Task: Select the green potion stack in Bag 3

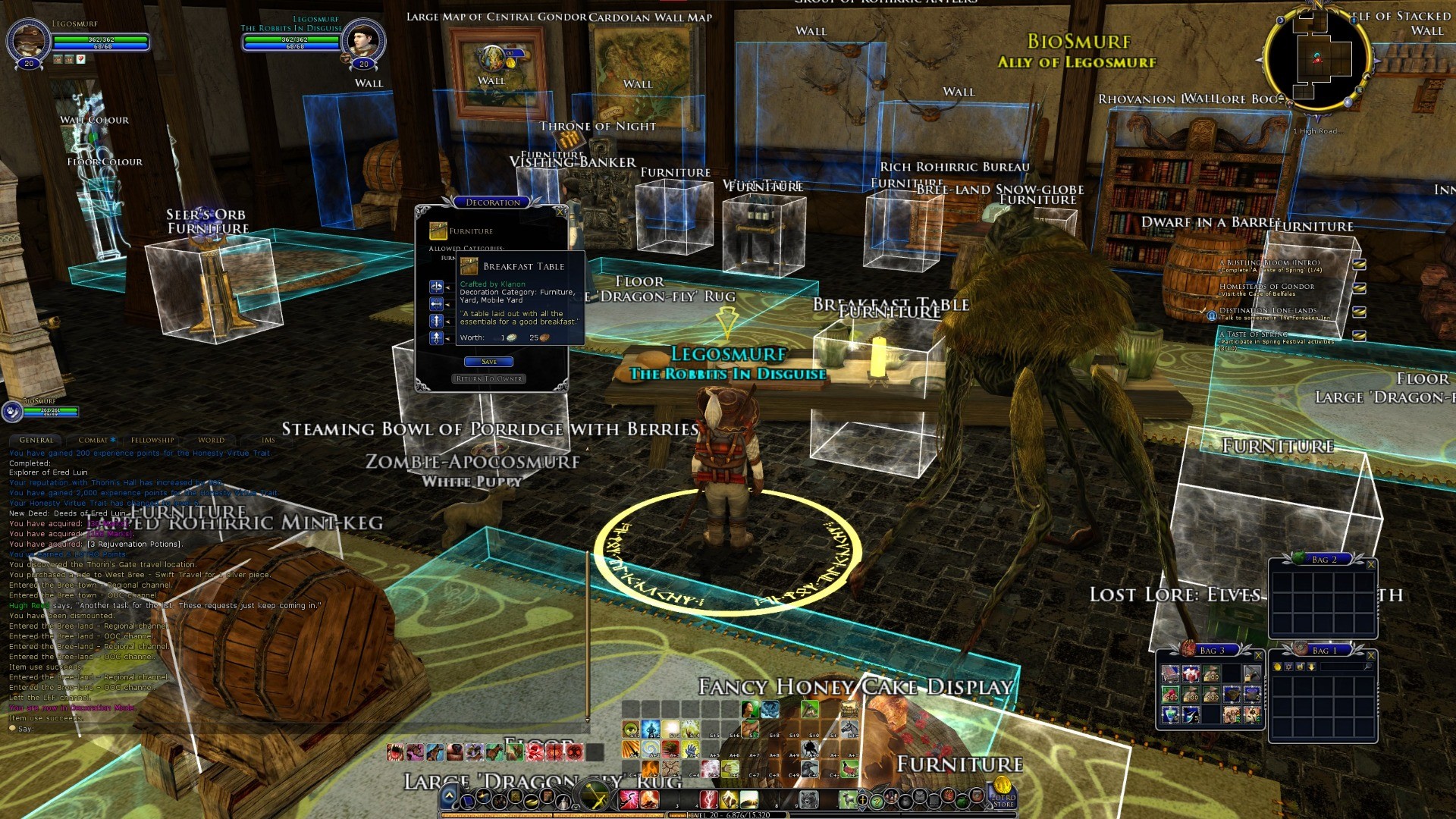Action: pyautogui.click(x=1171, y=714)
